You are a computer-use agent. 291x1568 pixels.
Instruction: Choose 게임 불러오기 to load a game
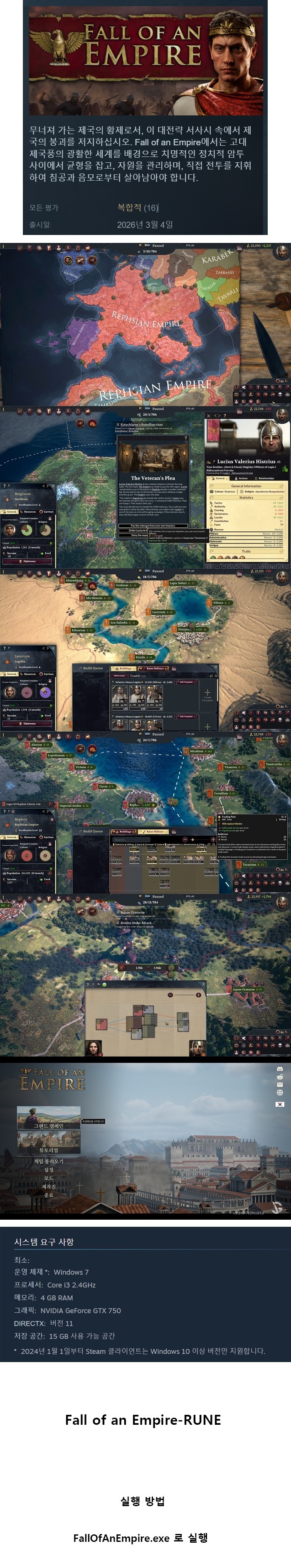tap(48, 1161)
